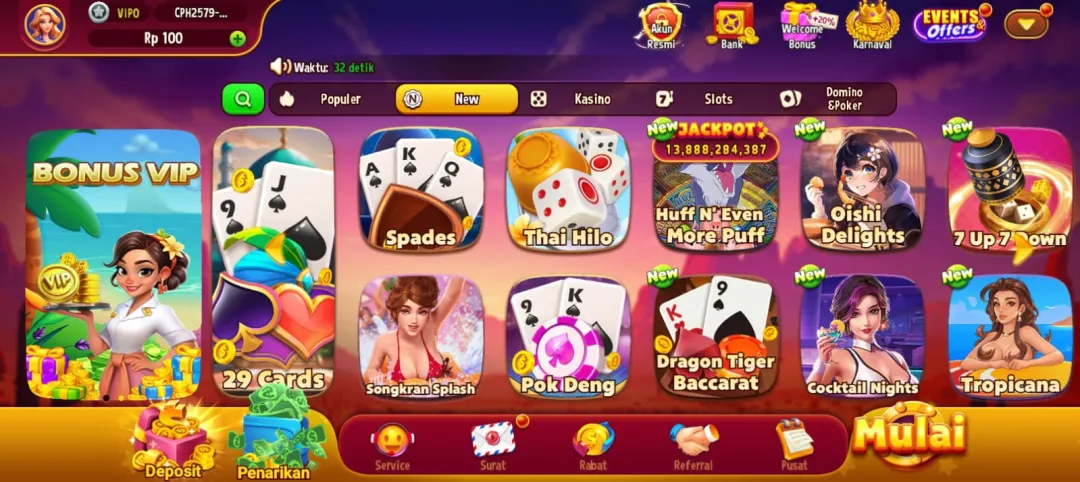Open the Surat mail icon
Image resolution: width=1080 pixels, height=482 pixels.
coord(493,444)
